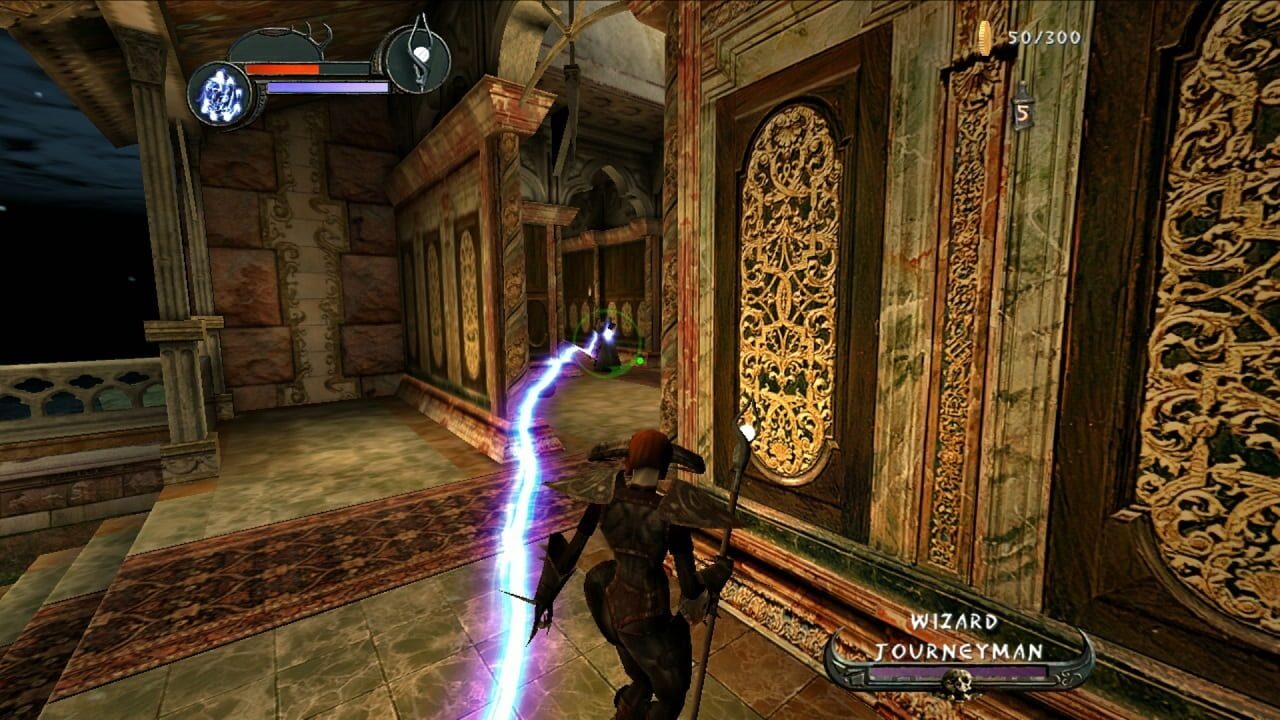Click the gold coin icon
1280x720 pixels.
984,38
